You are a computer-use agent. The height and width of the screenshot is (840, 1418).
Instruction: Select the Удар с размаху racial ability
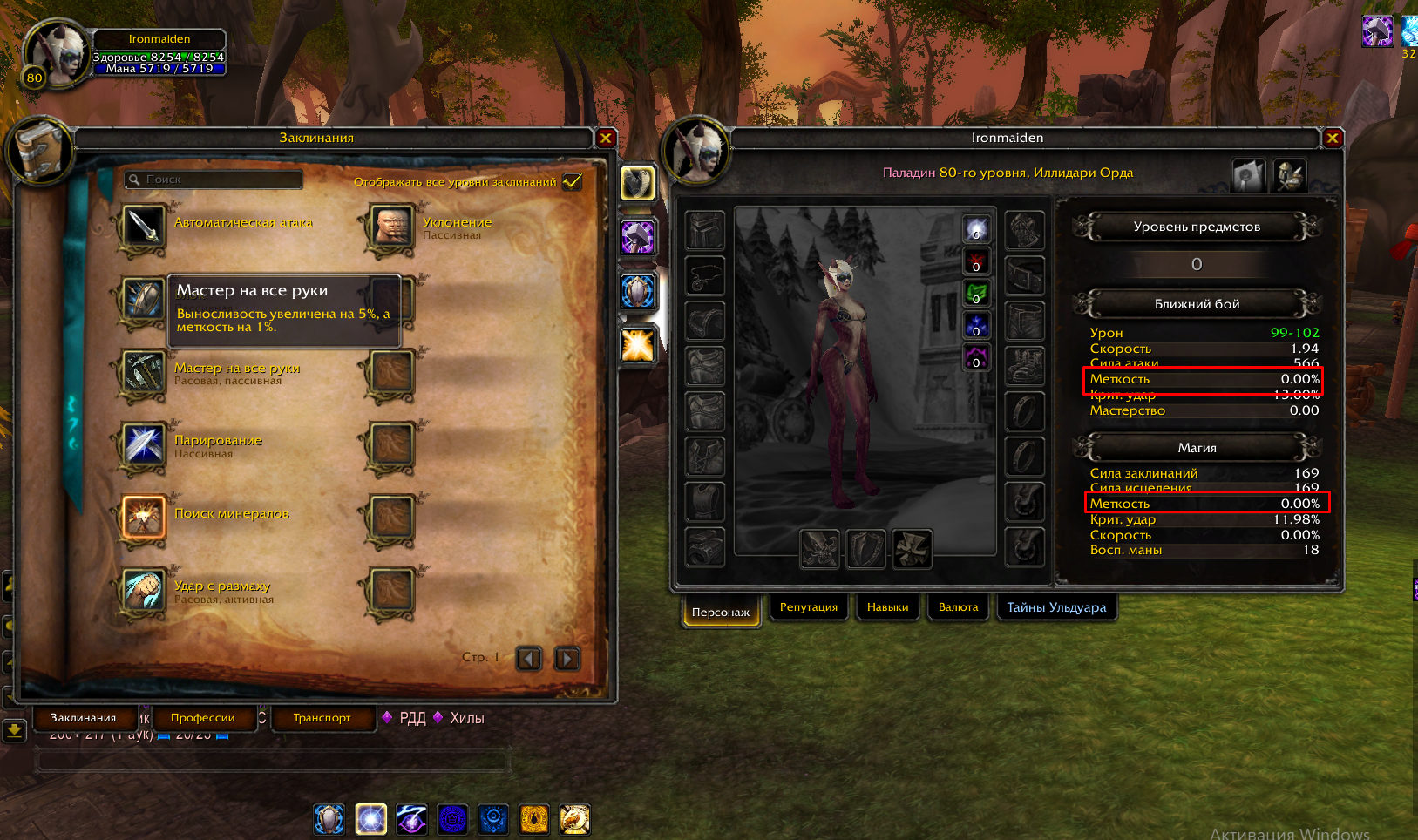(144, 590)
